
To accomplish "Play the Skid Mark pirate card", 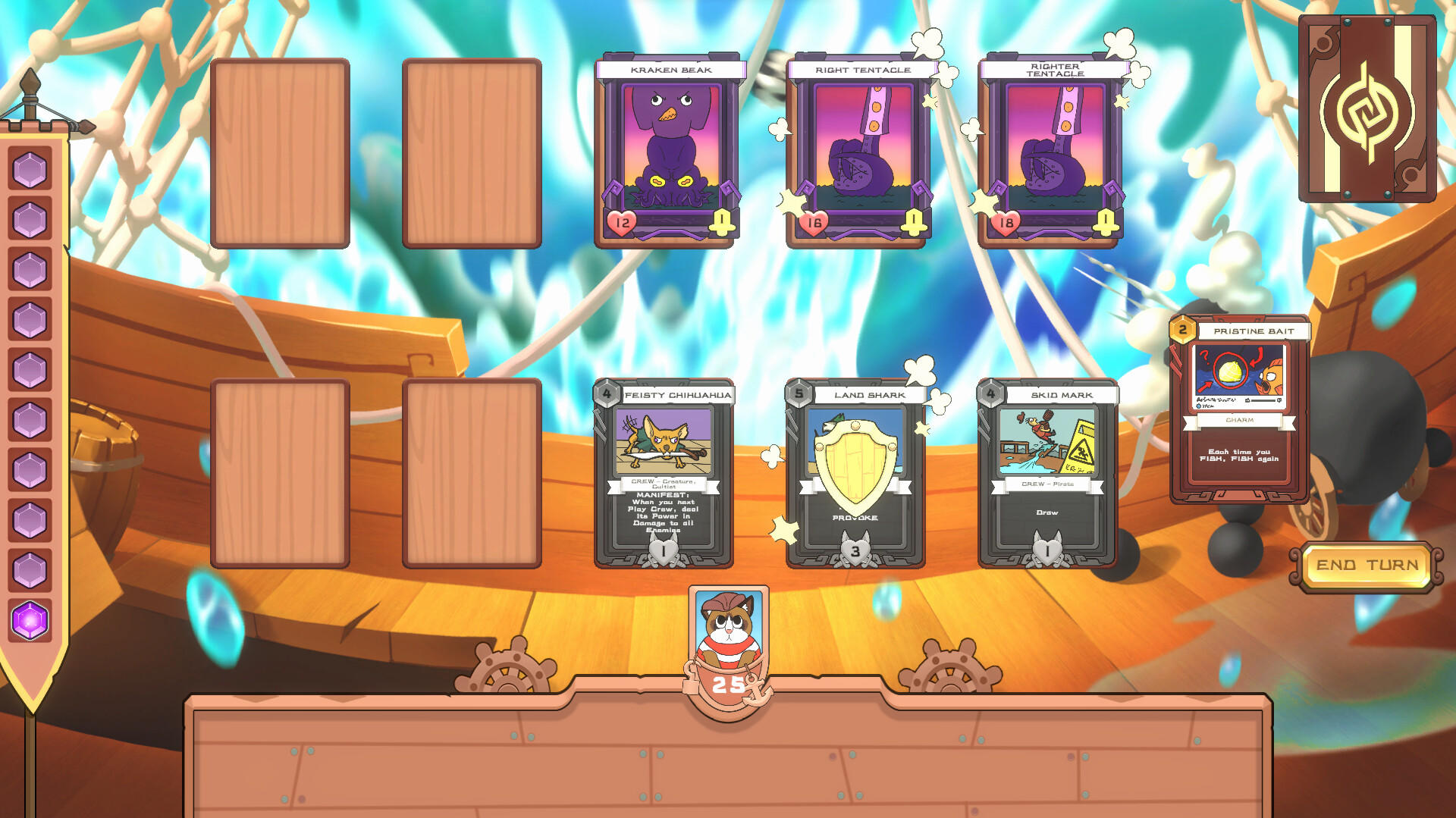I will 1050,474.
